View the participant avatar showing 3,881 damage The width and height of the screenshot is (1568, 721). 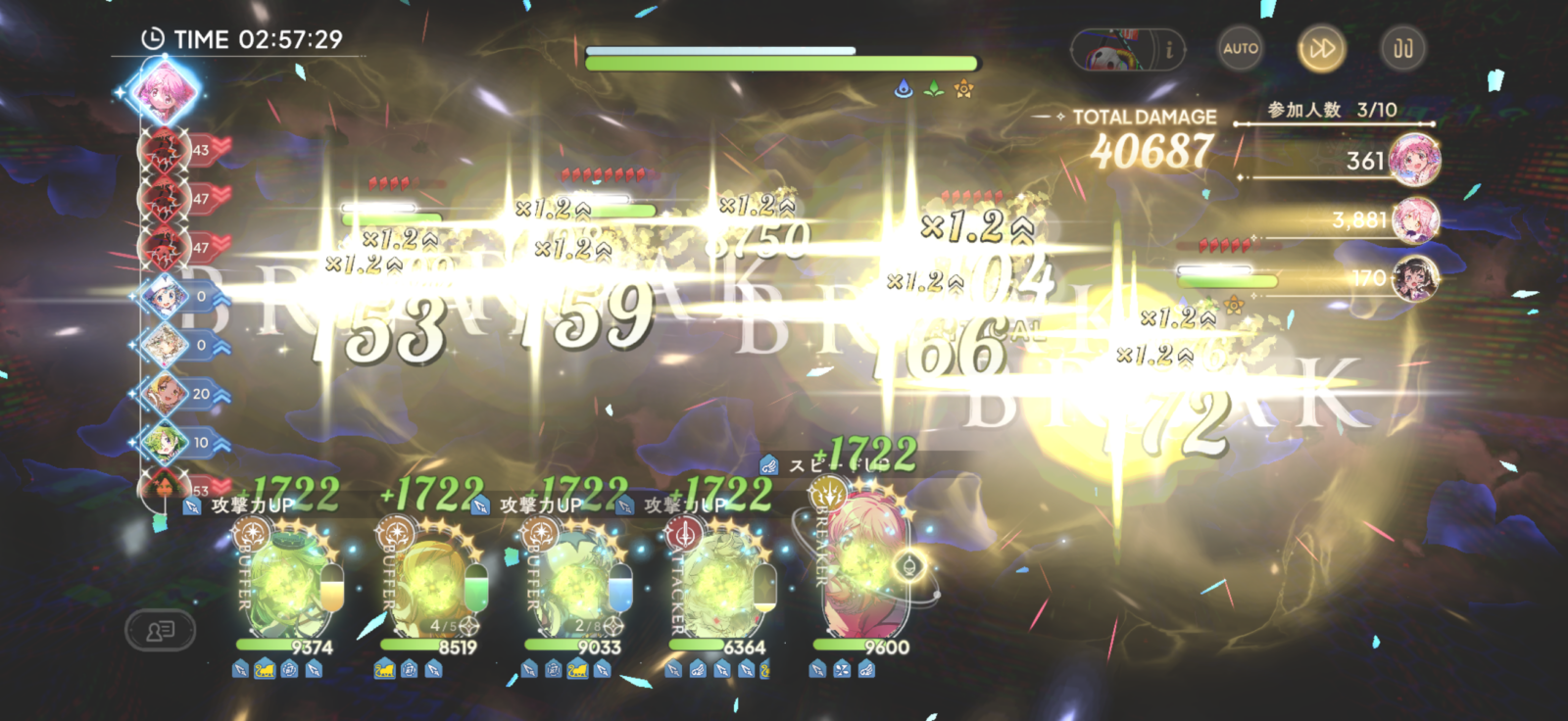coord(1414,219)
